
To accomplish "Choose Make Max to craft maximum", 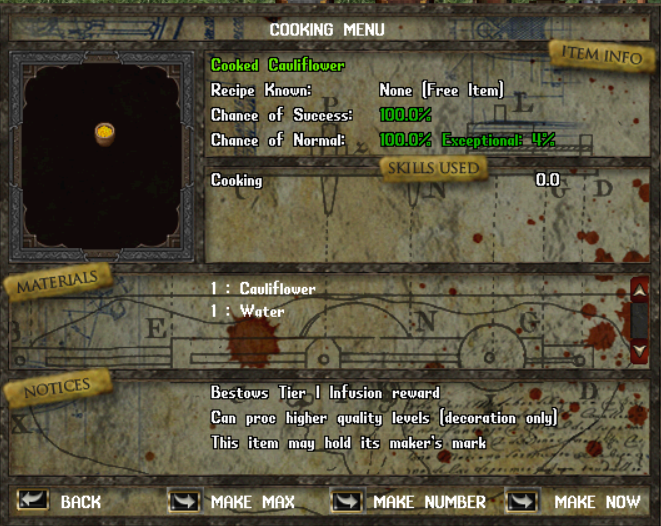I will pyautogui.click(x=185, y=501).
